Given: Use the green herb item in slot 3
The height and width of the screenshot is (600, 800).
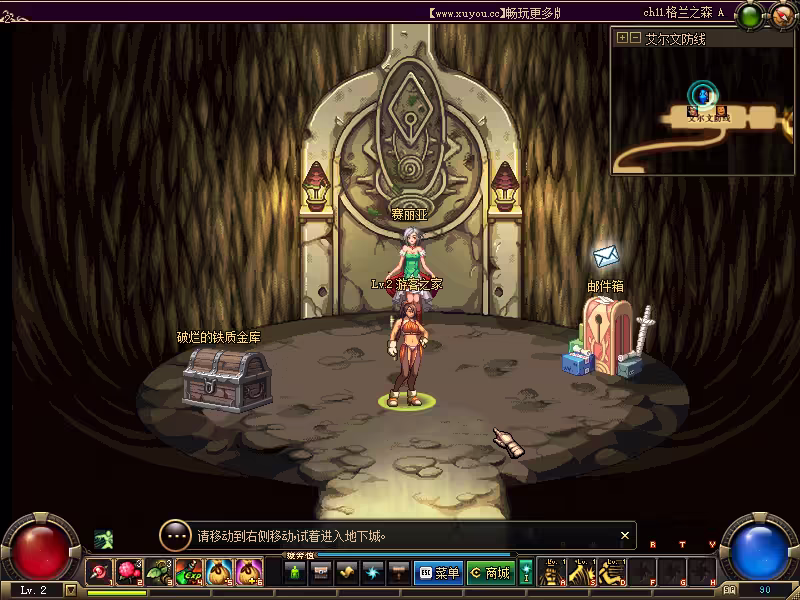Looking at the screenshot, I should point(159,572).
